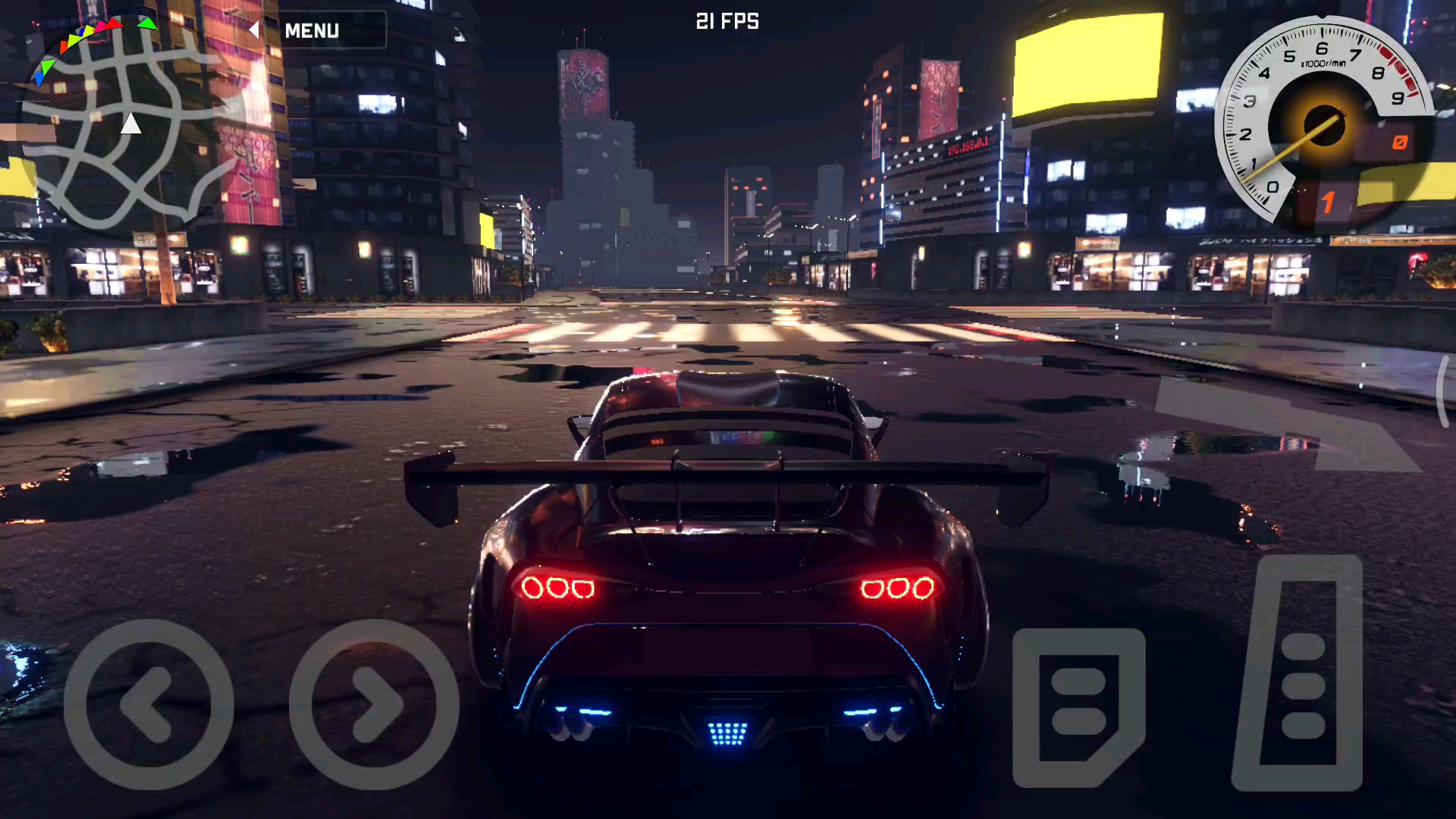Image resolution: width=1456 pixels, height=819 pixels.
Task: Tap the white player arrow on the minimap
Action: click(x=130, y=124)
